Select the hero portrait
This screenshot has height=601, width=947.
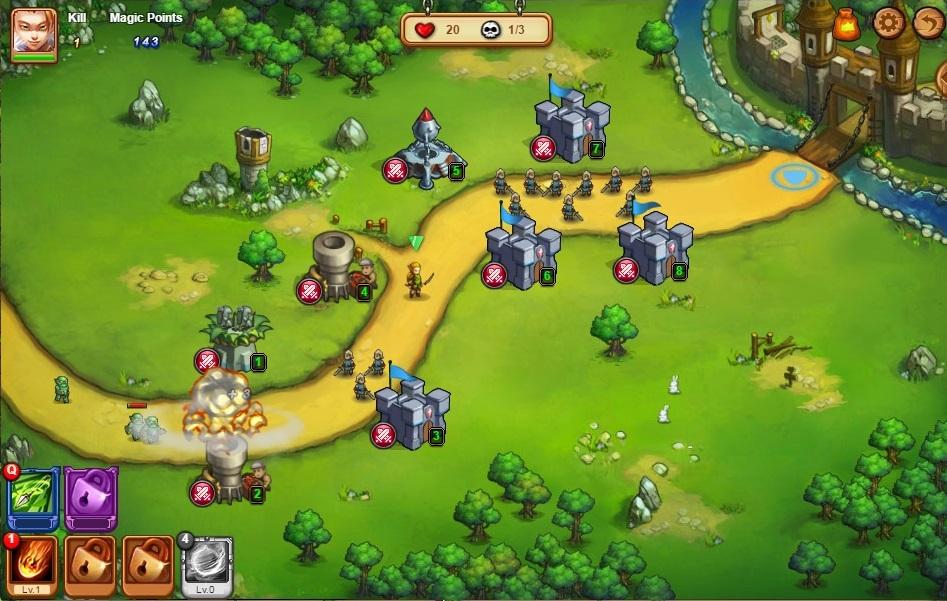point(33,31)
